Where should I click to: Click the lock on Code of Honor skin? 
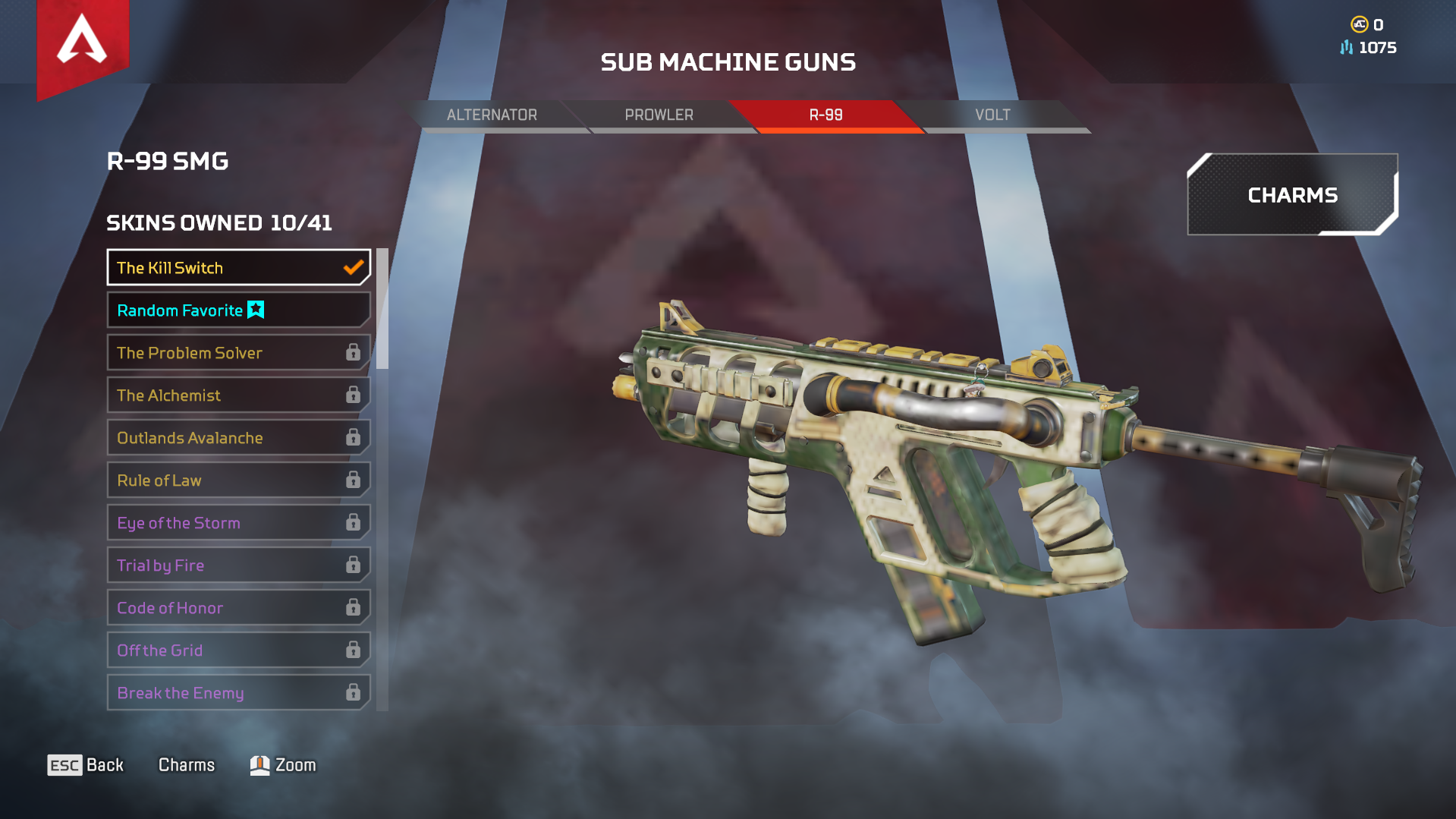(x=352, y=607)
